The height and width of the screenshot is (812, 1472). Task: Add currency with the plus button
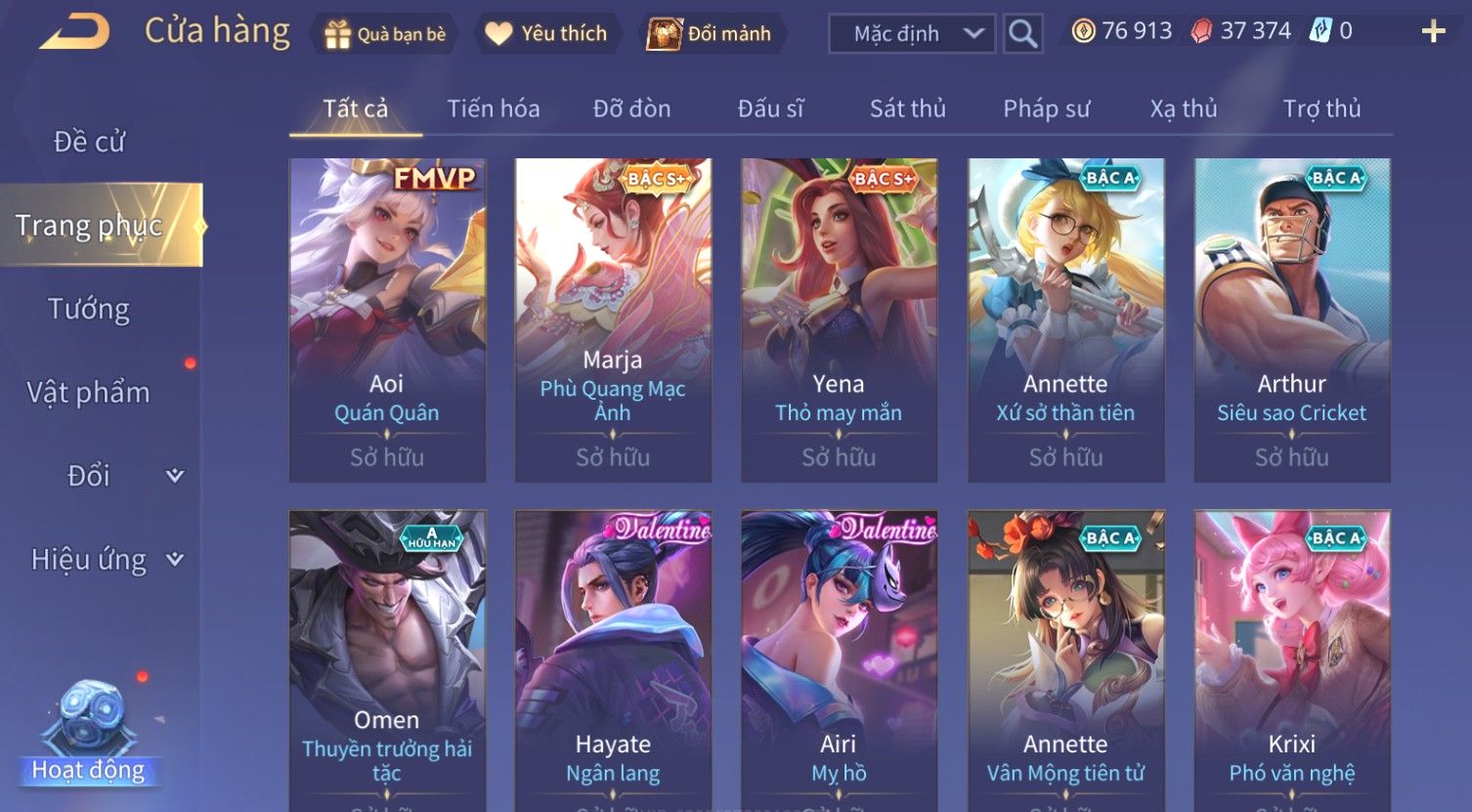(1433, 32)
